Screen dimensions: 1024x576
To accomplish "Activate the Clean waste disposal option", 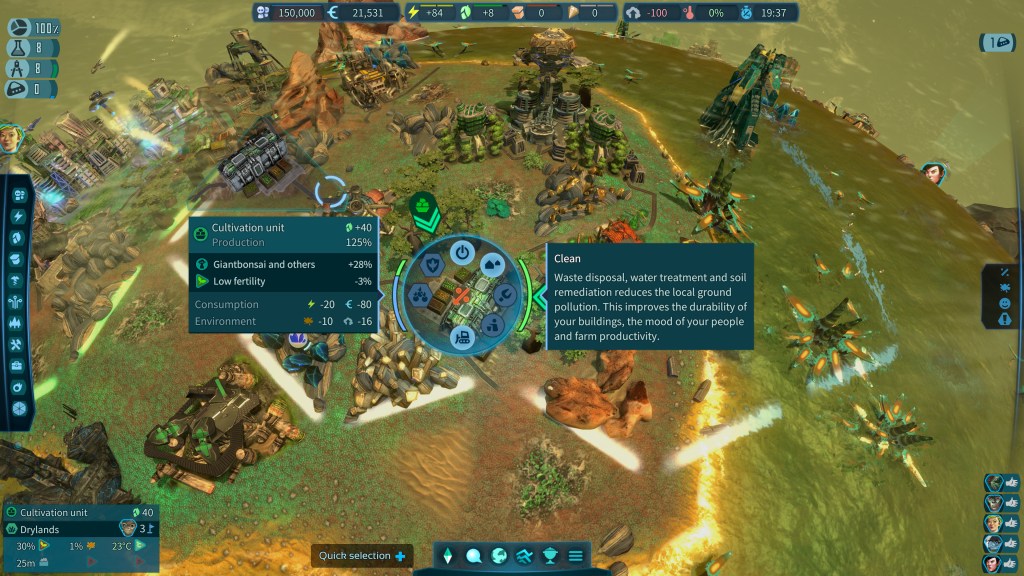I will tap(492, 325).
